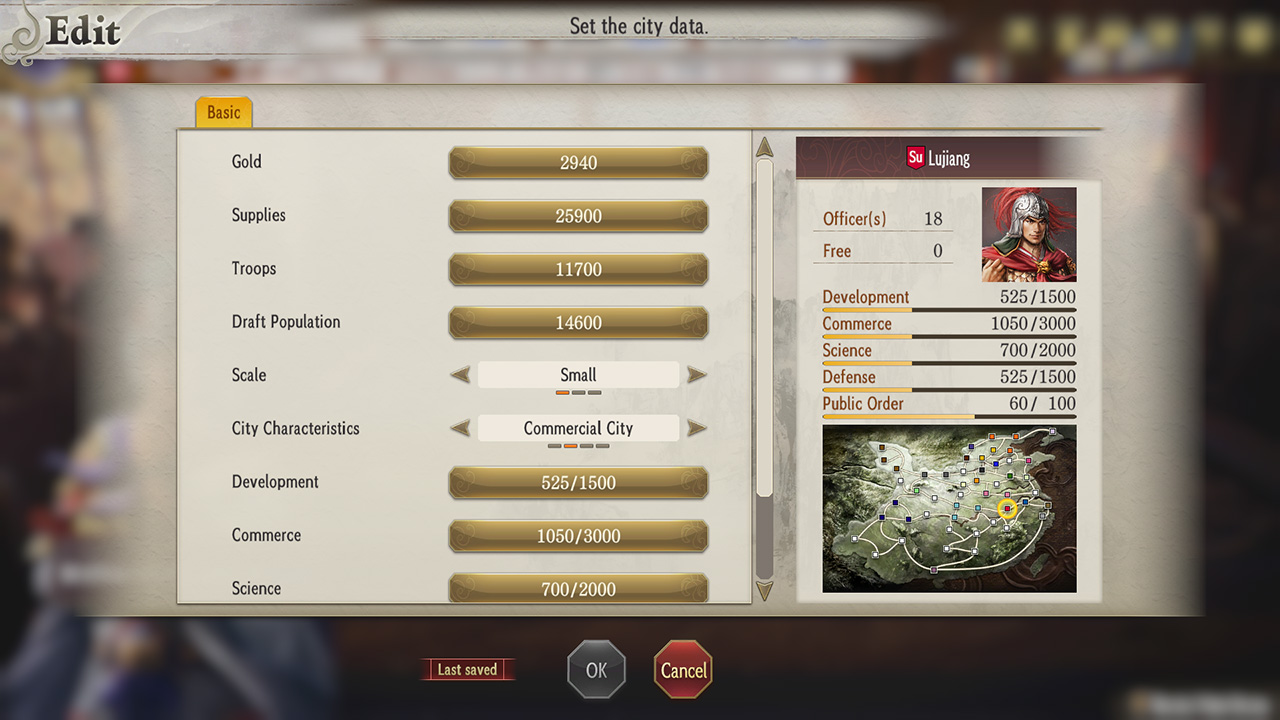
Task: Edit the Gold value of 2940
Action: click(x=577, y=162)
